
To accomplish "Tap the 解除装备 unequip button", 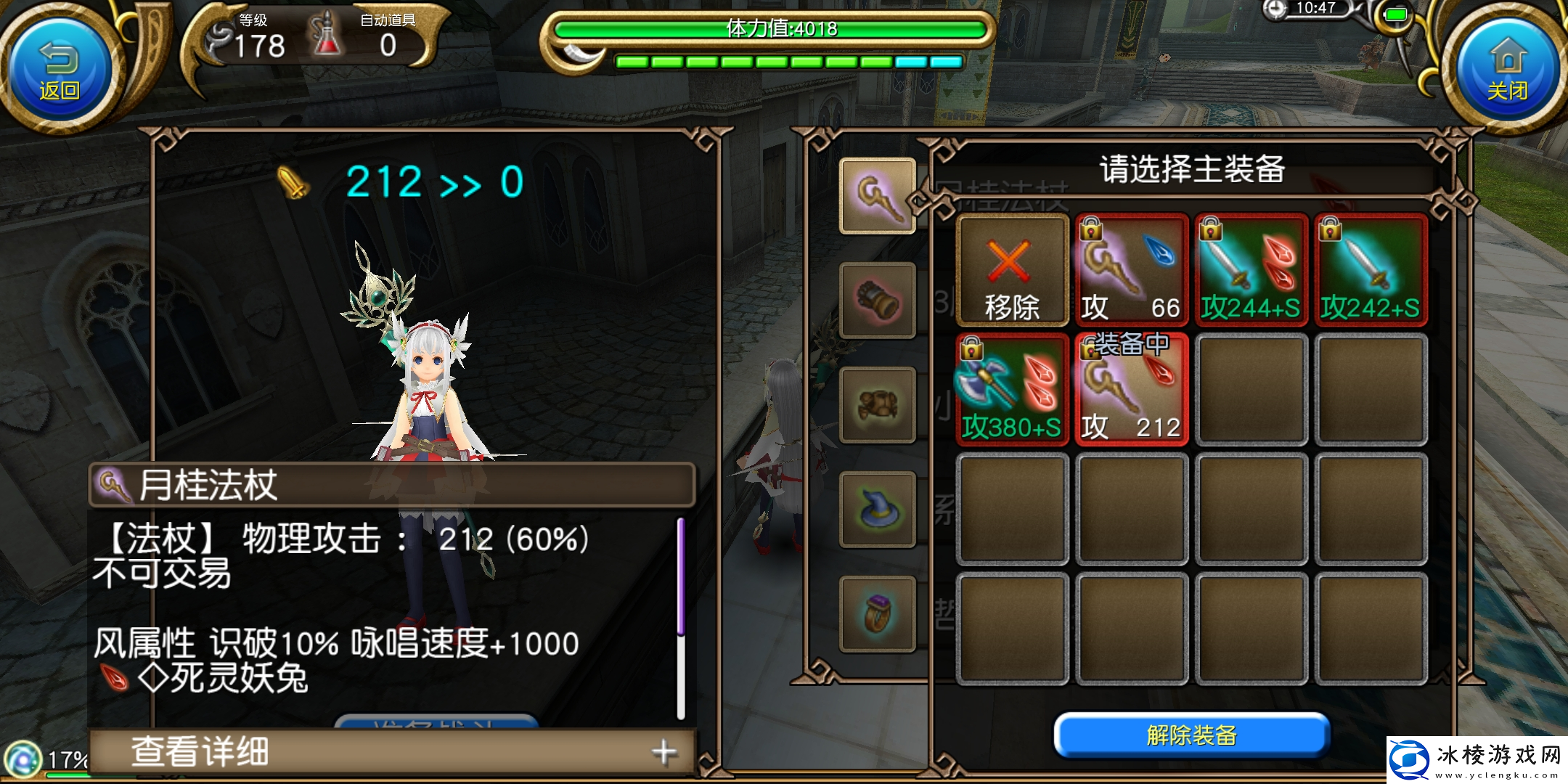I will (1191, 735).
